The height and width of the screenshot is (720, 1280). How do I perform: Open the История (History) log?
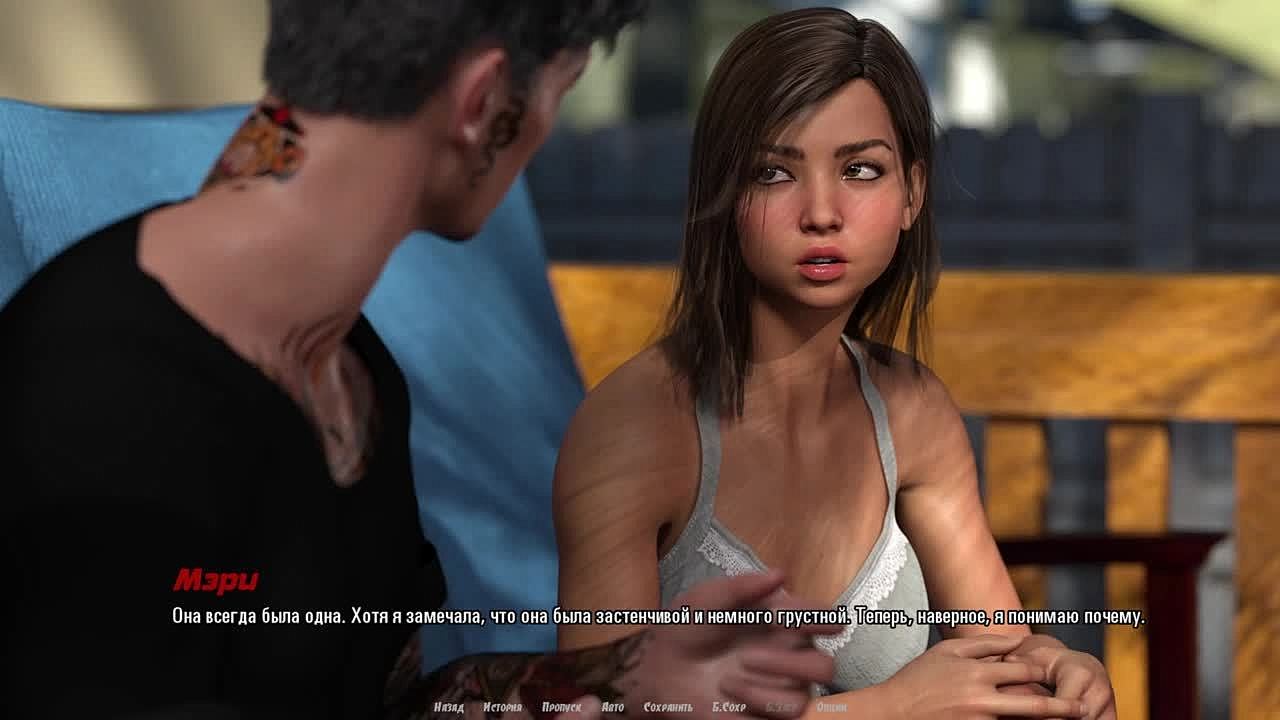[x=502, y=707]
